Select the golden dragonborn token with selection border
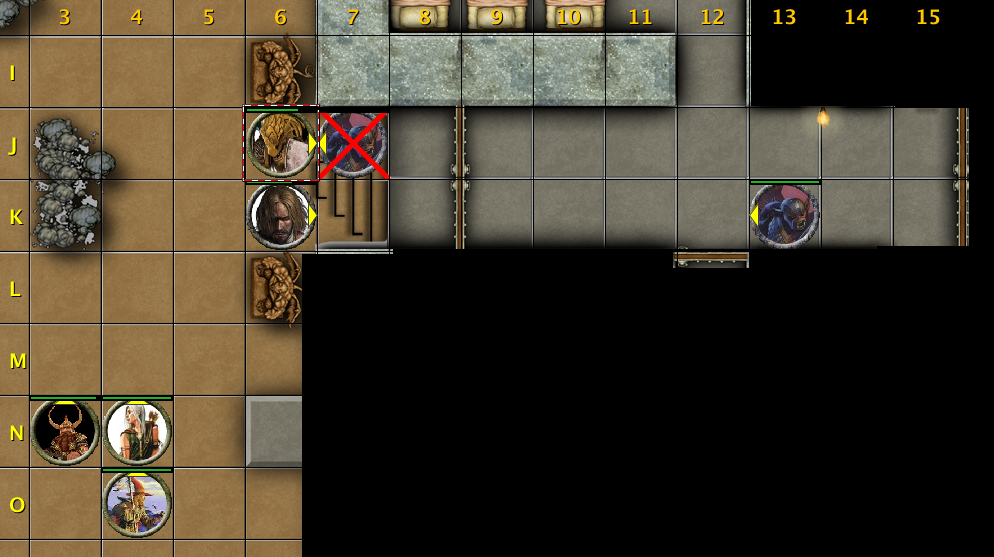Image resolution: width=994 pixels, height=557 pixels. pos(280,144)
